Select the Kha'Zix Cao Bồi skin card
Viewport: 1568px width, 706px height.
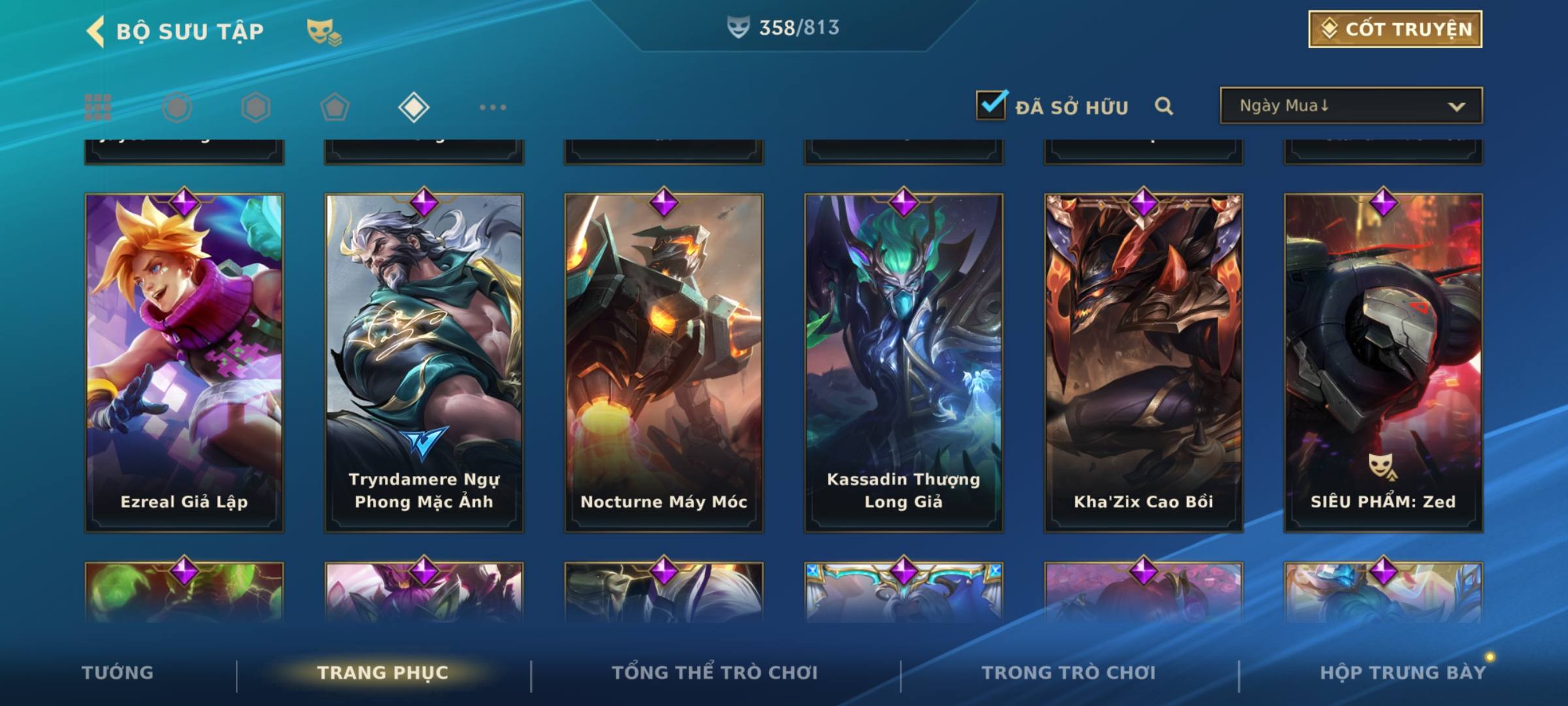point(1143,363)
